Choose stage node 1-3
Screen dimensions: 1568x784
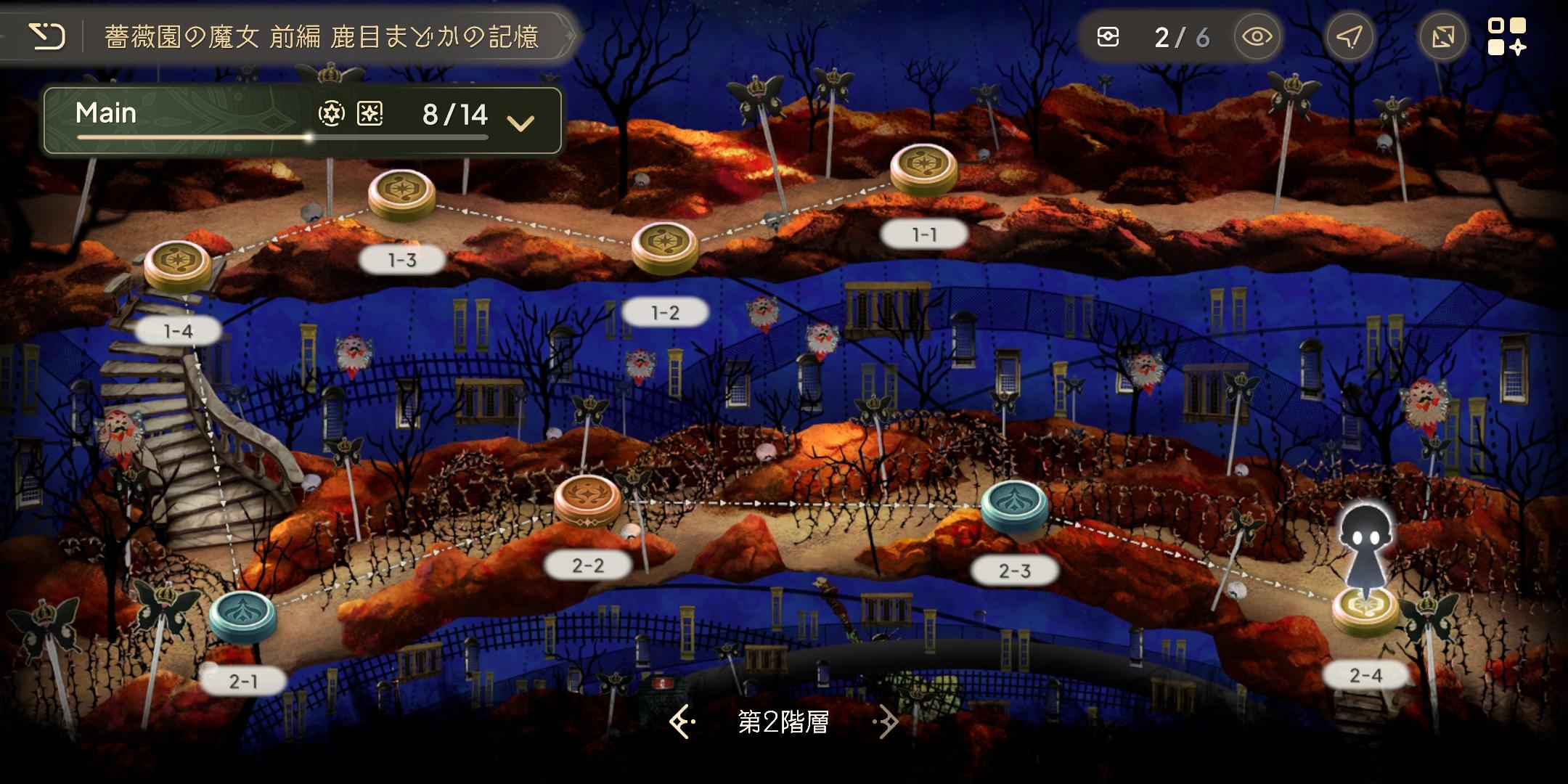(401, 195)
